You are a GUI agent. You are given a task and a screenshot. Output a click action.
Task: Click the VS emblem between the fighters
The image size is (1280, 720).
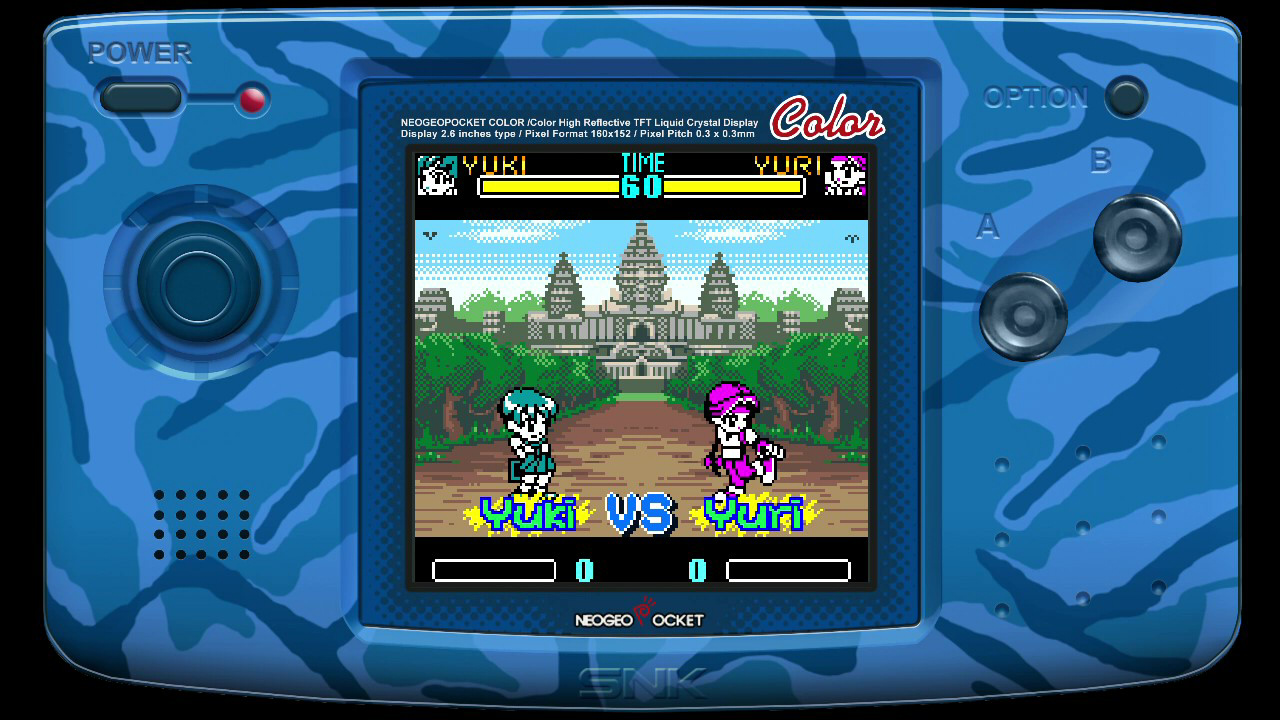click(x=642, y=512)
